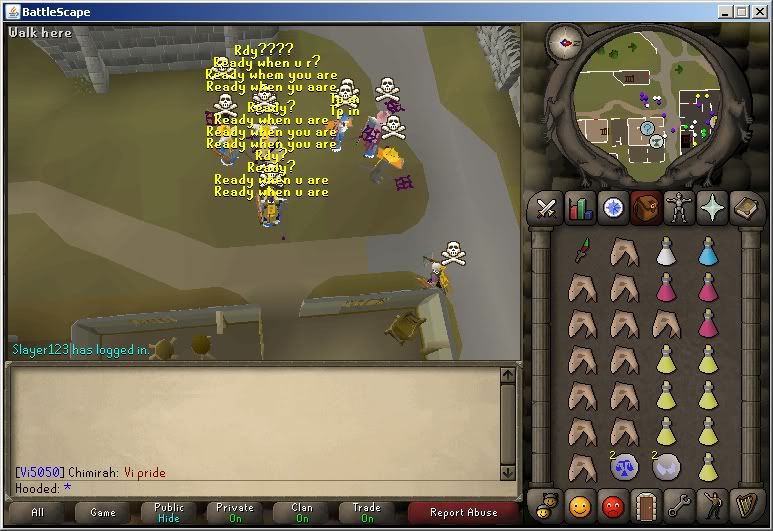Show the worn equipment tab
This screenshot has width=773, height=531.
[x=679, y=208]
